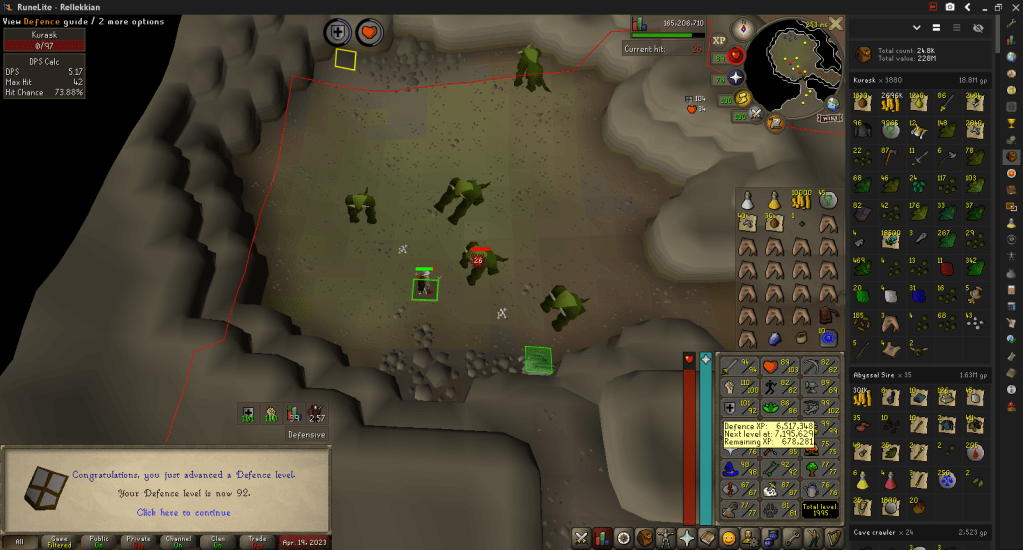This screenshot has width=1023, height=550.
Task: Select the Private chat tab
Action: pos(139,540)
